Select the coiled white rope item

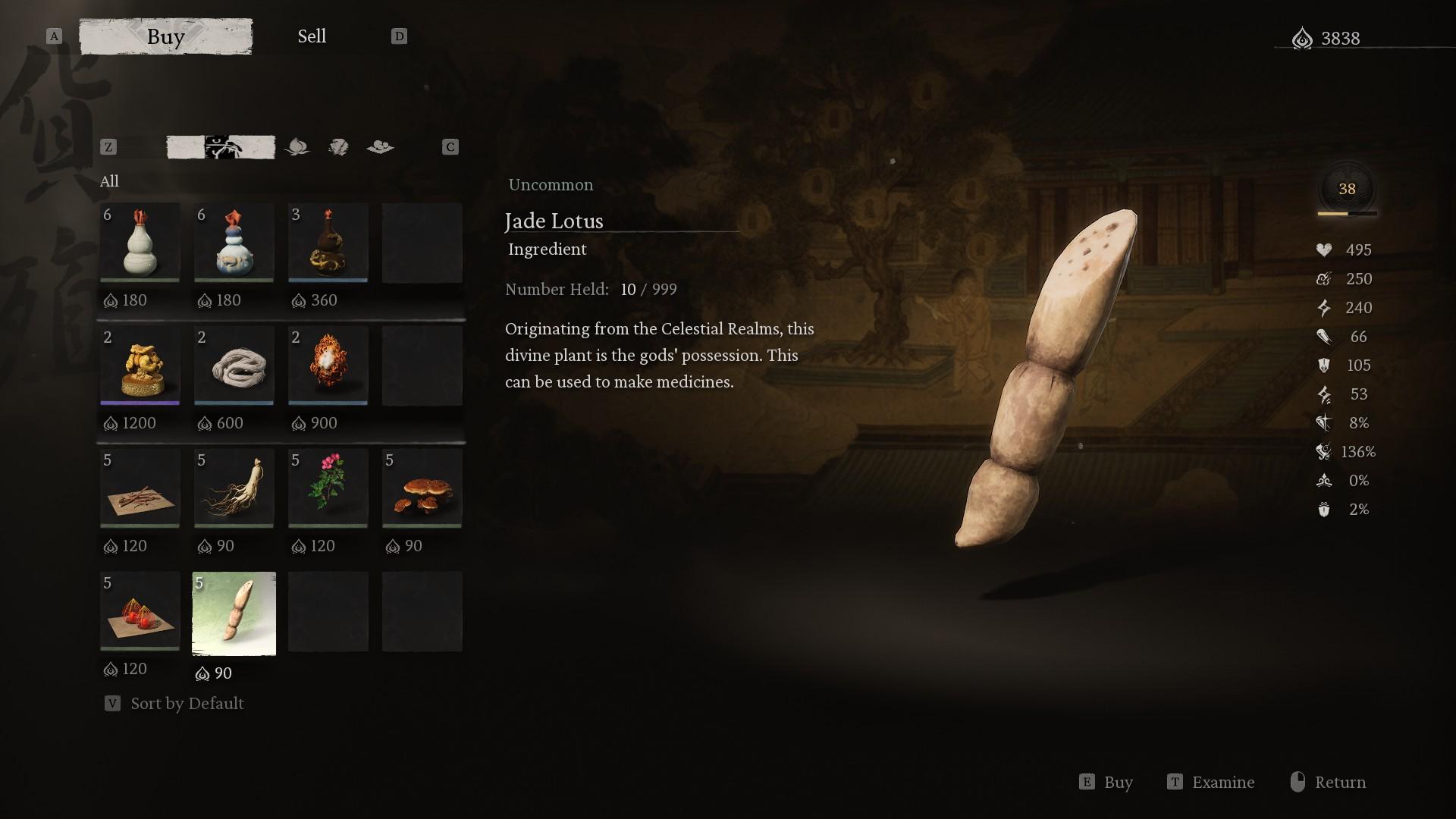[x=234, y=366]
